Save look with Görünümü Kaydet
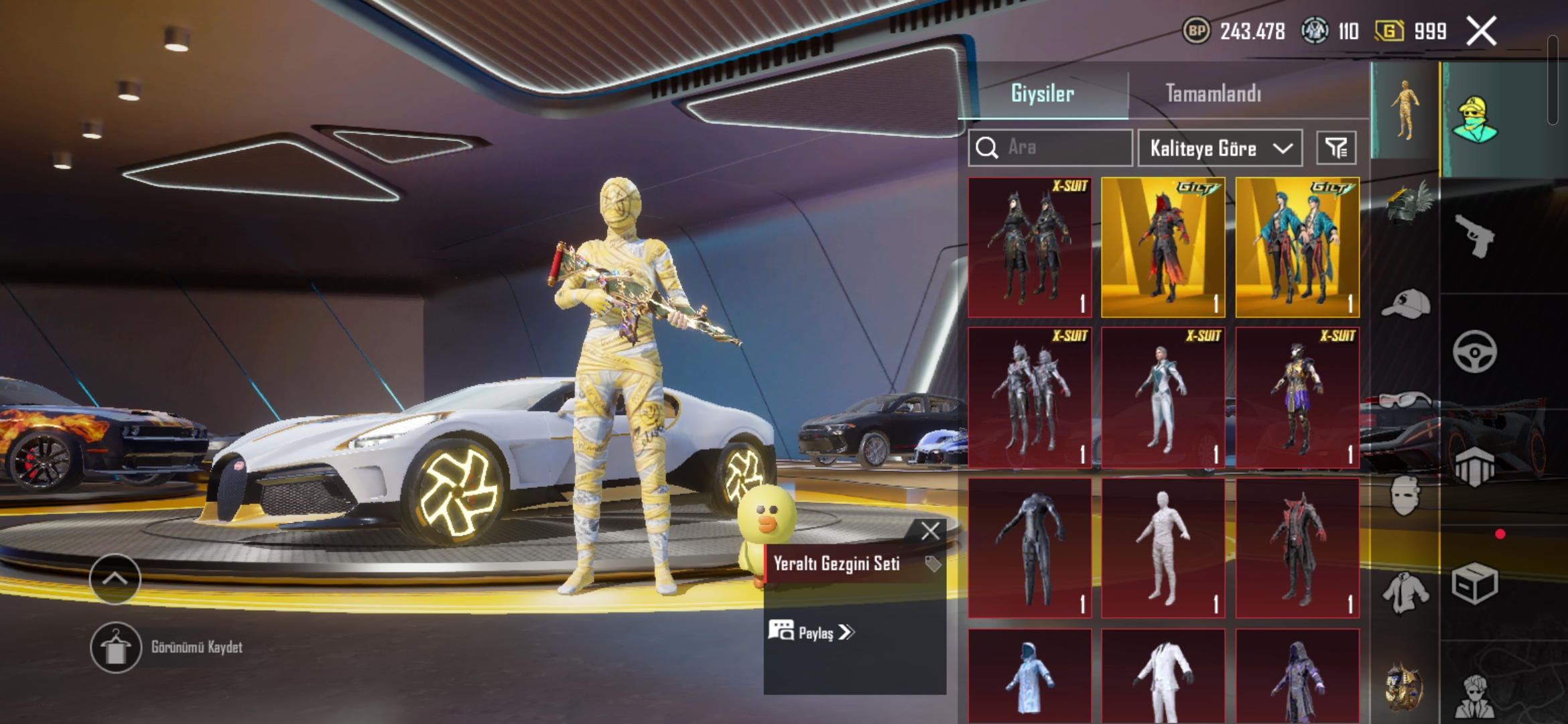The image size is (1568, 724). 115,648
